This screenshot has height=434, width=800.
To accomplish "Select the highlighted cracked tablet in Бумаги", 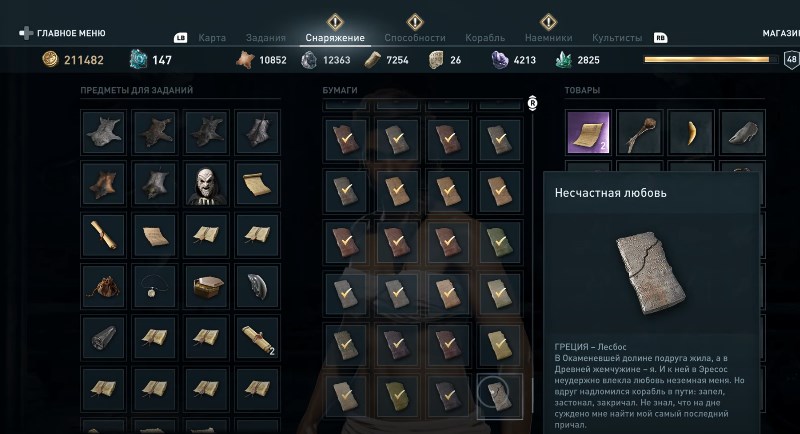I will coord(499,394).
